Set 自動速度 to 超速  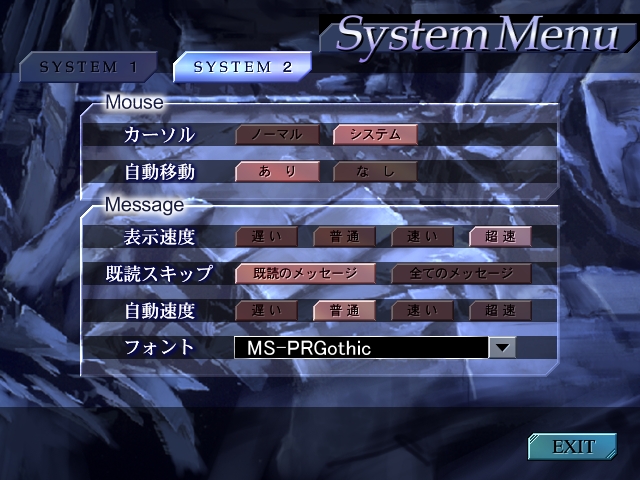pyautogui.click(x=500, y=310)
